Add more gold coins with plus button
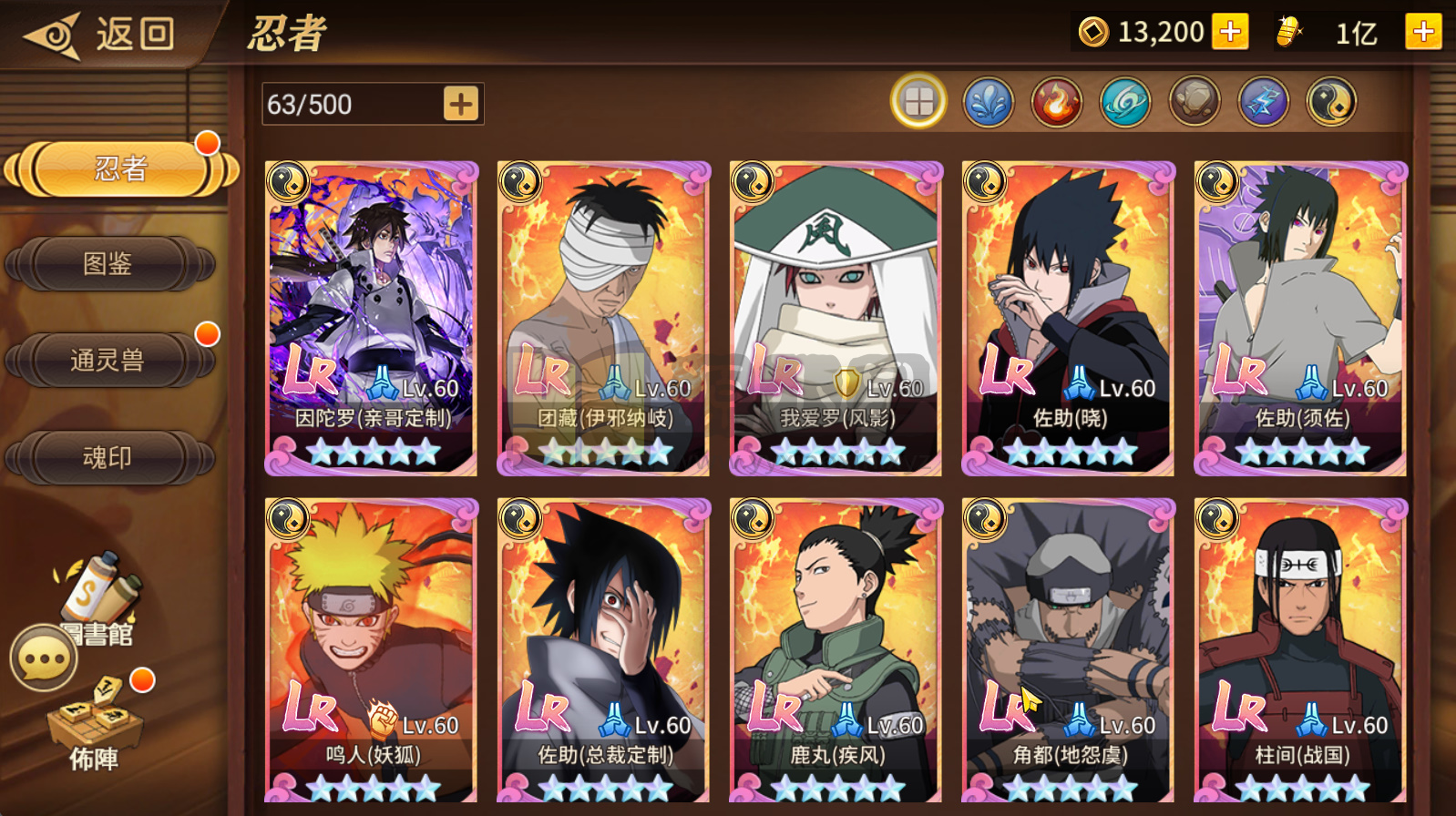This screenshot has width=1456, height=816. pos(1230,33)
